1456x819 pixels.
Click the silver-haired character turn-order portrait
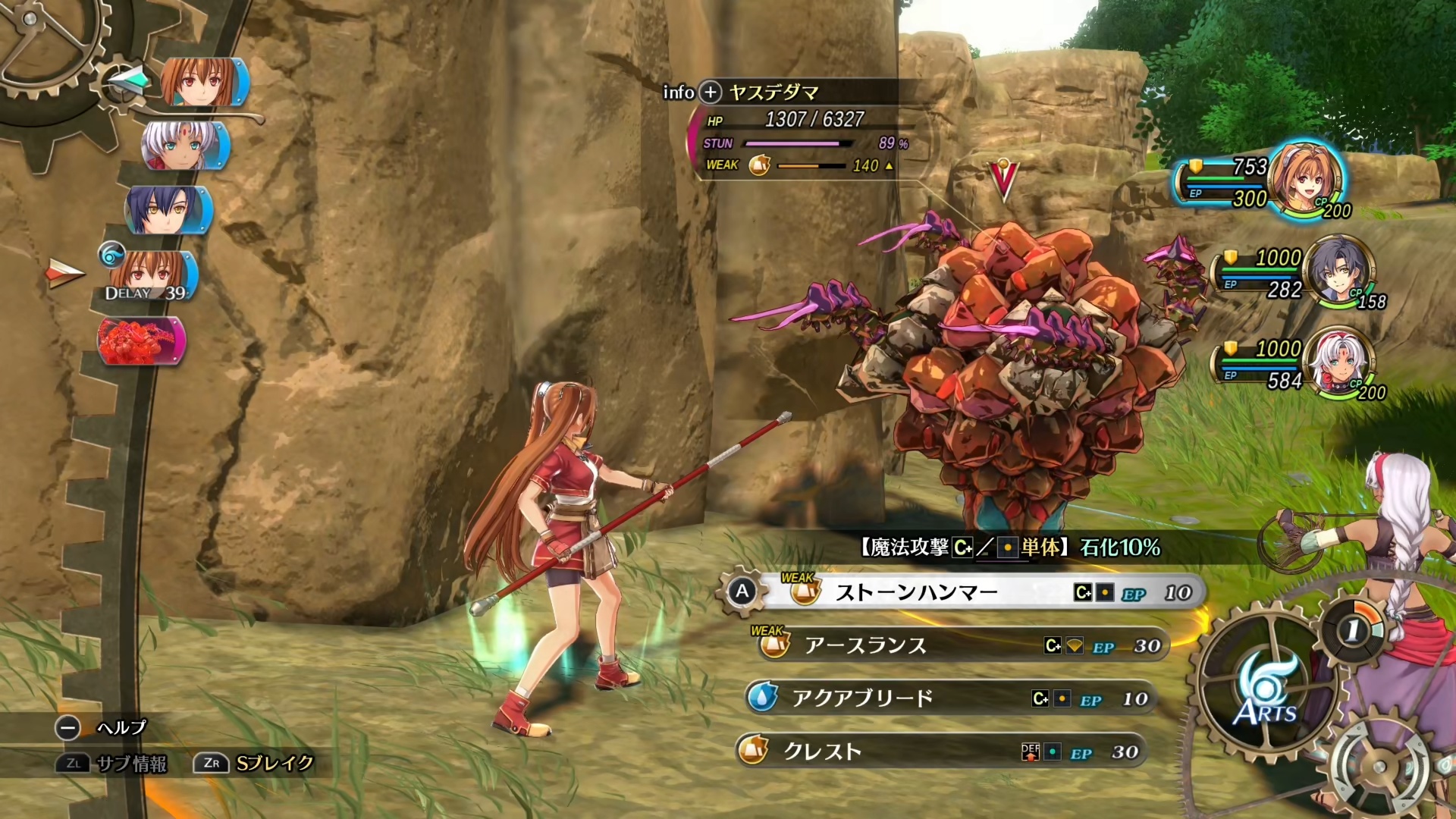pyautogui.click(x=185, y=146)
